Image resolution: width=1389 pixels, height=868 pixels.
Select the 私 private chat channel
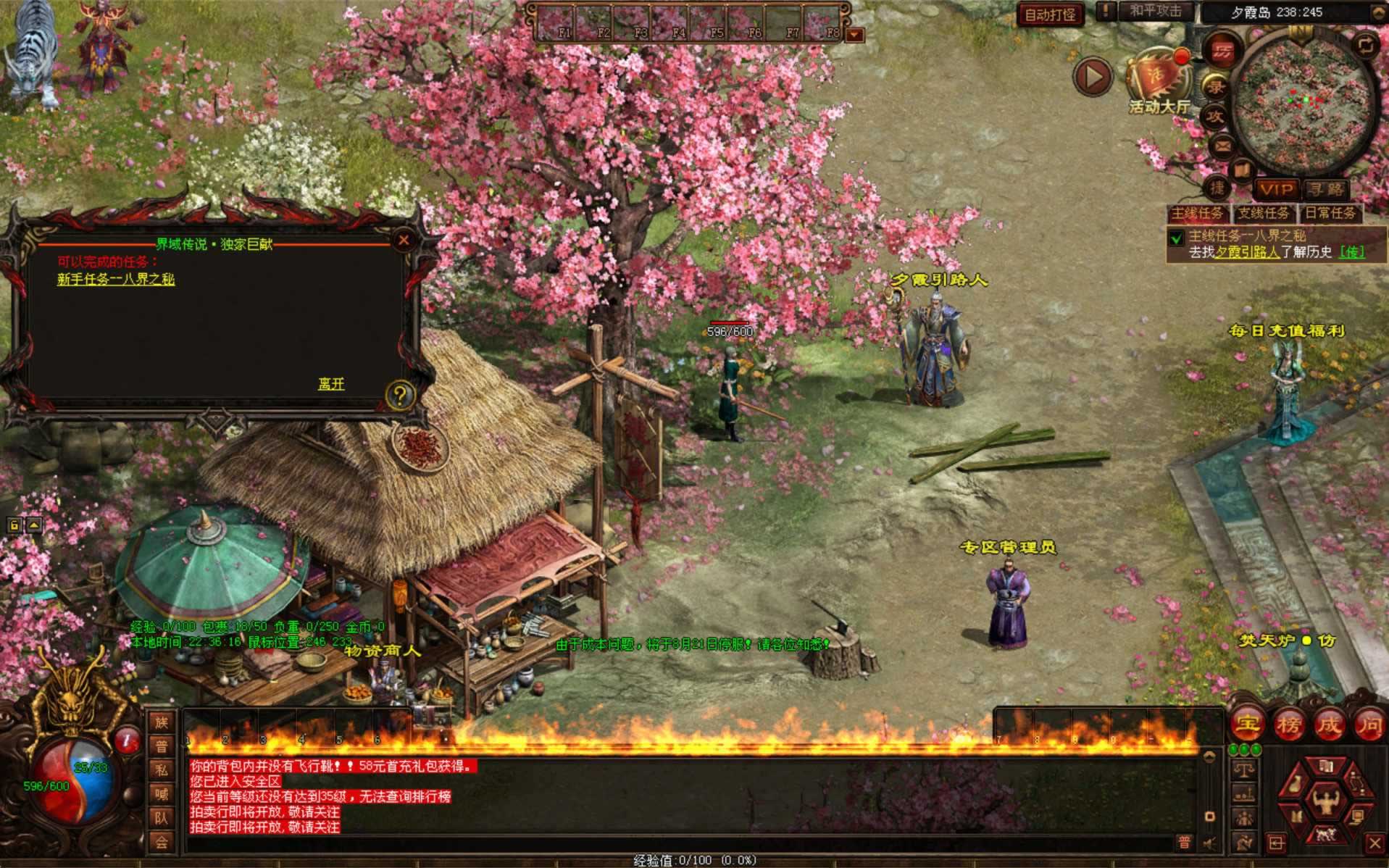click(161, 770)
